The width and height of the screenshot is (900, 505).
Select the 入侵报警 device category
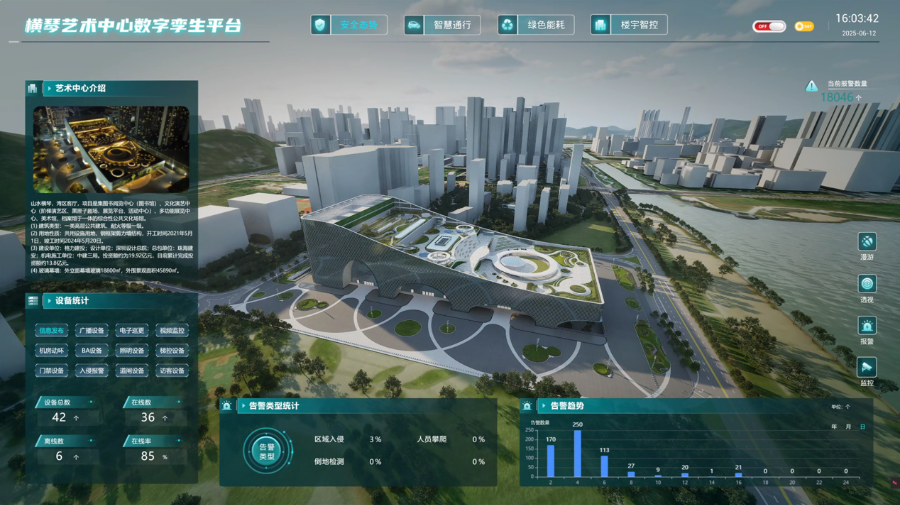click(x=91, y=371)
